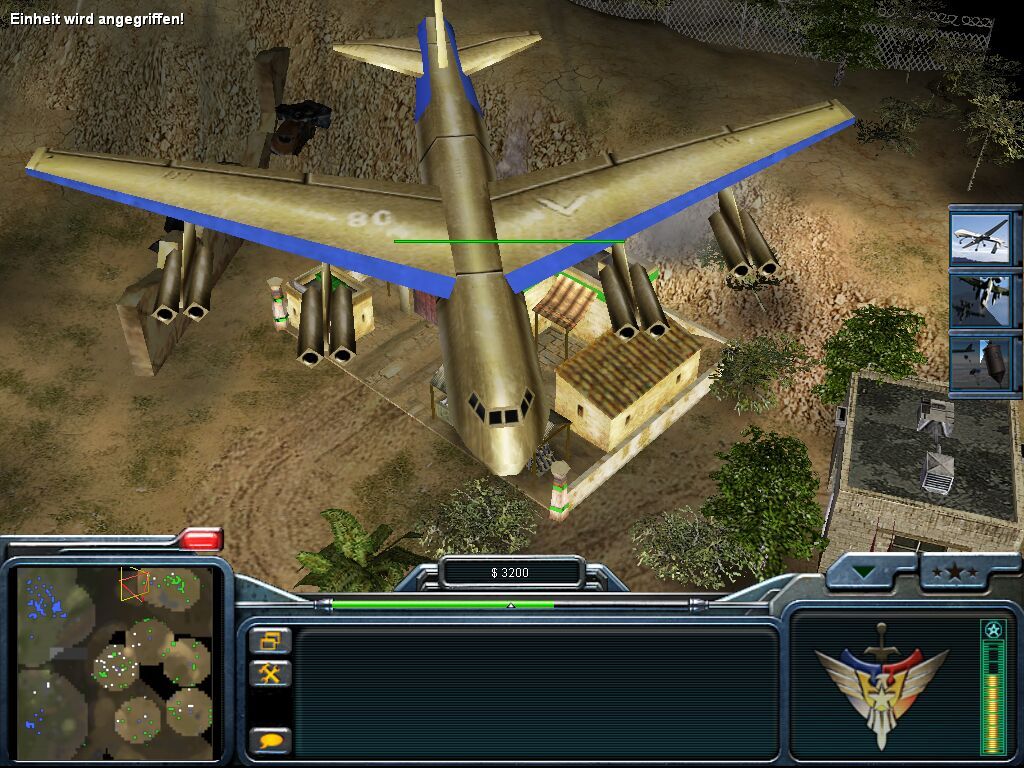Click the crossed hammer and wrench button
1024x768 pixels.
[270, 673]
